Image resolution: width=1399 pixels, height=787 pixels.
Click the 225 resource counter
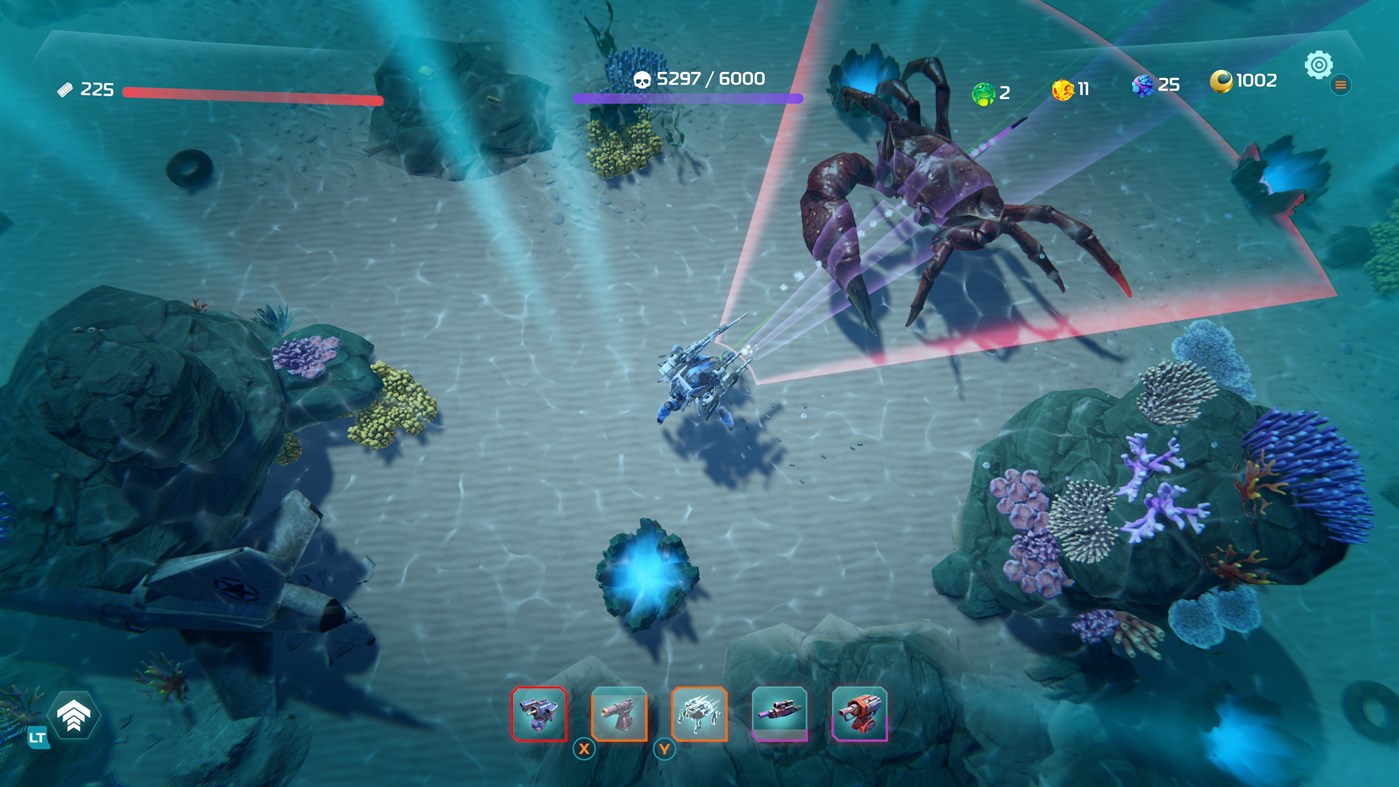tap(96, 88)
